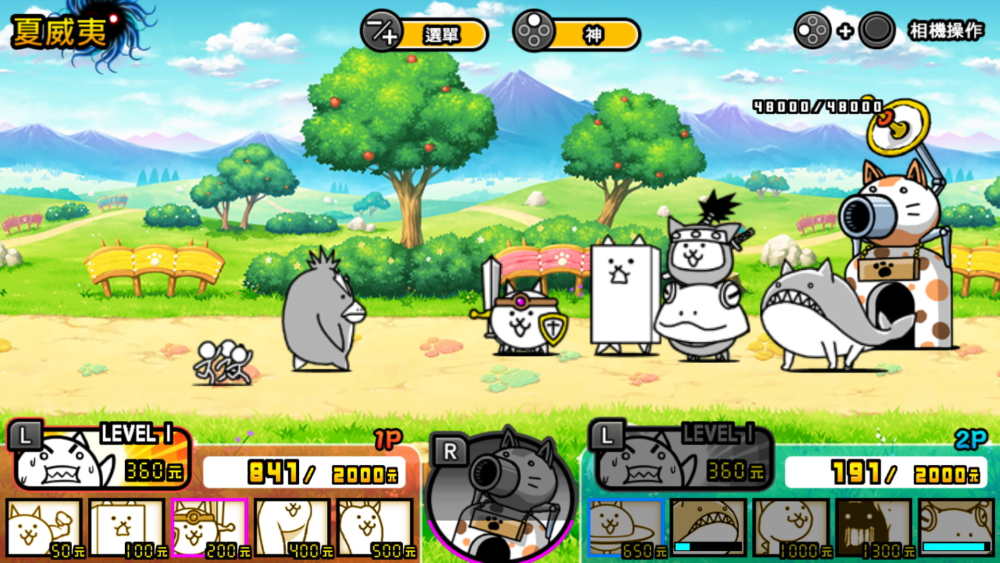The image size is (1000, 563).
Task: Deploy the UFO cat costing 650 yen
Action: (x=626, y=527)
